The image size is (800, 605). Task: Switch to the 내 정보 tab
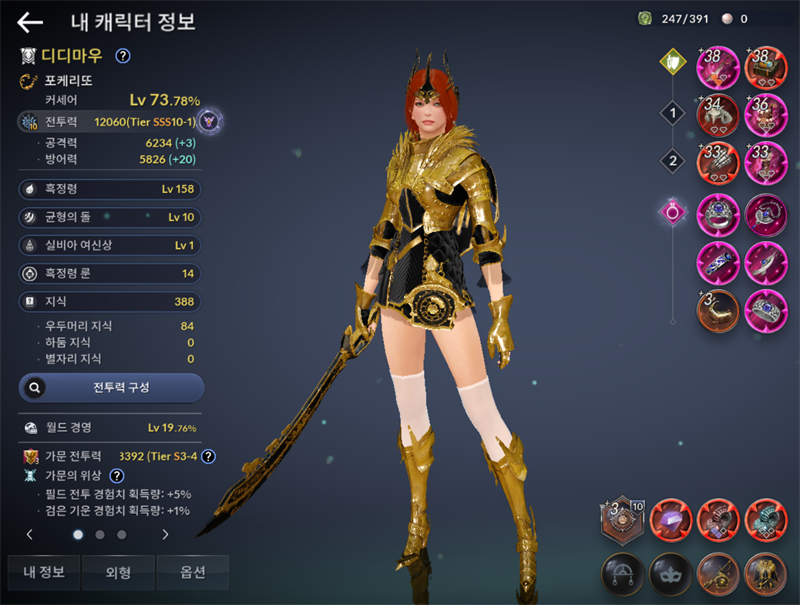(44, 572)
